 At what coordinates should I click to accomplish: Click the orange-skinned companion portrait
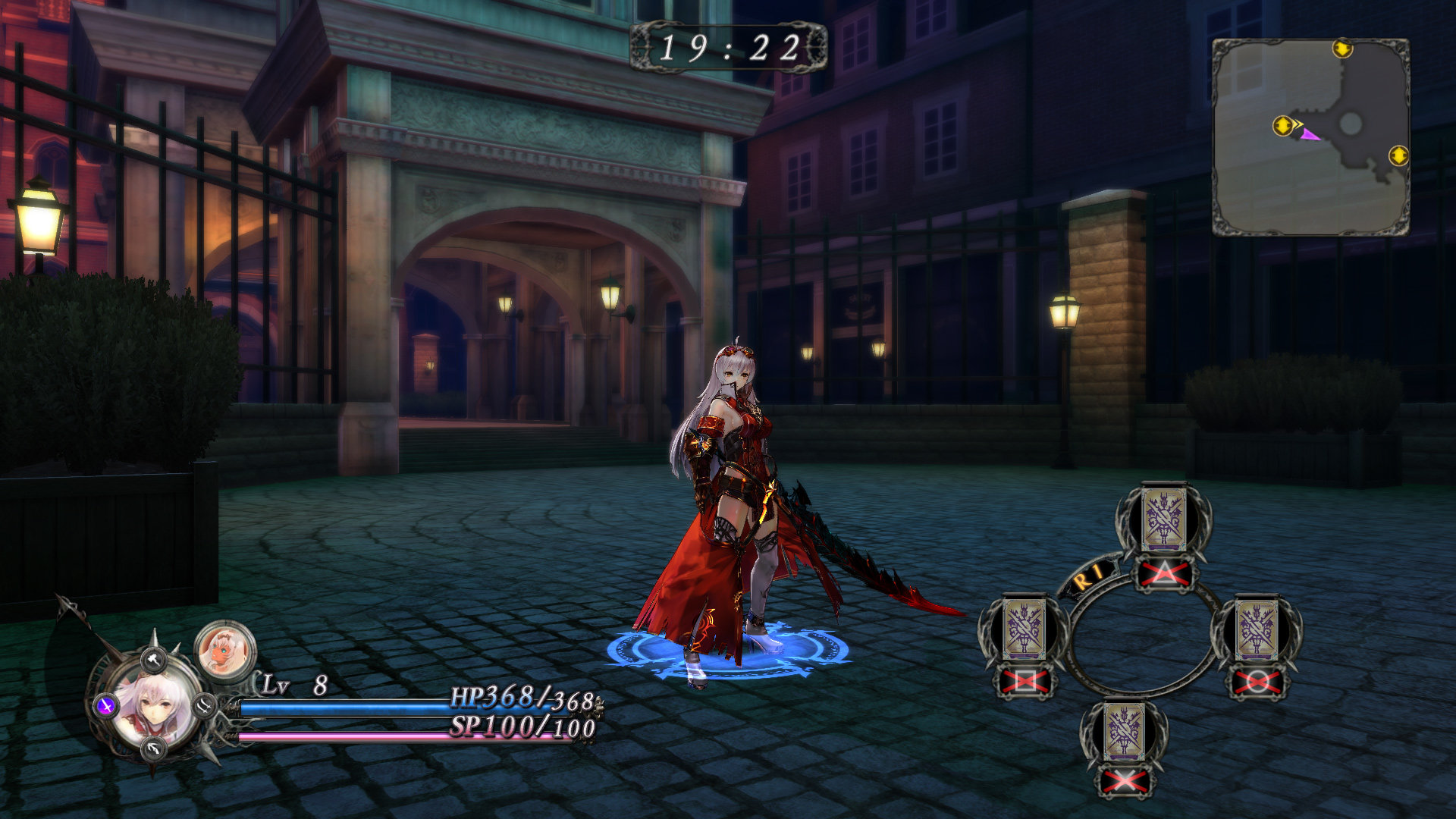tap(225, 651)
